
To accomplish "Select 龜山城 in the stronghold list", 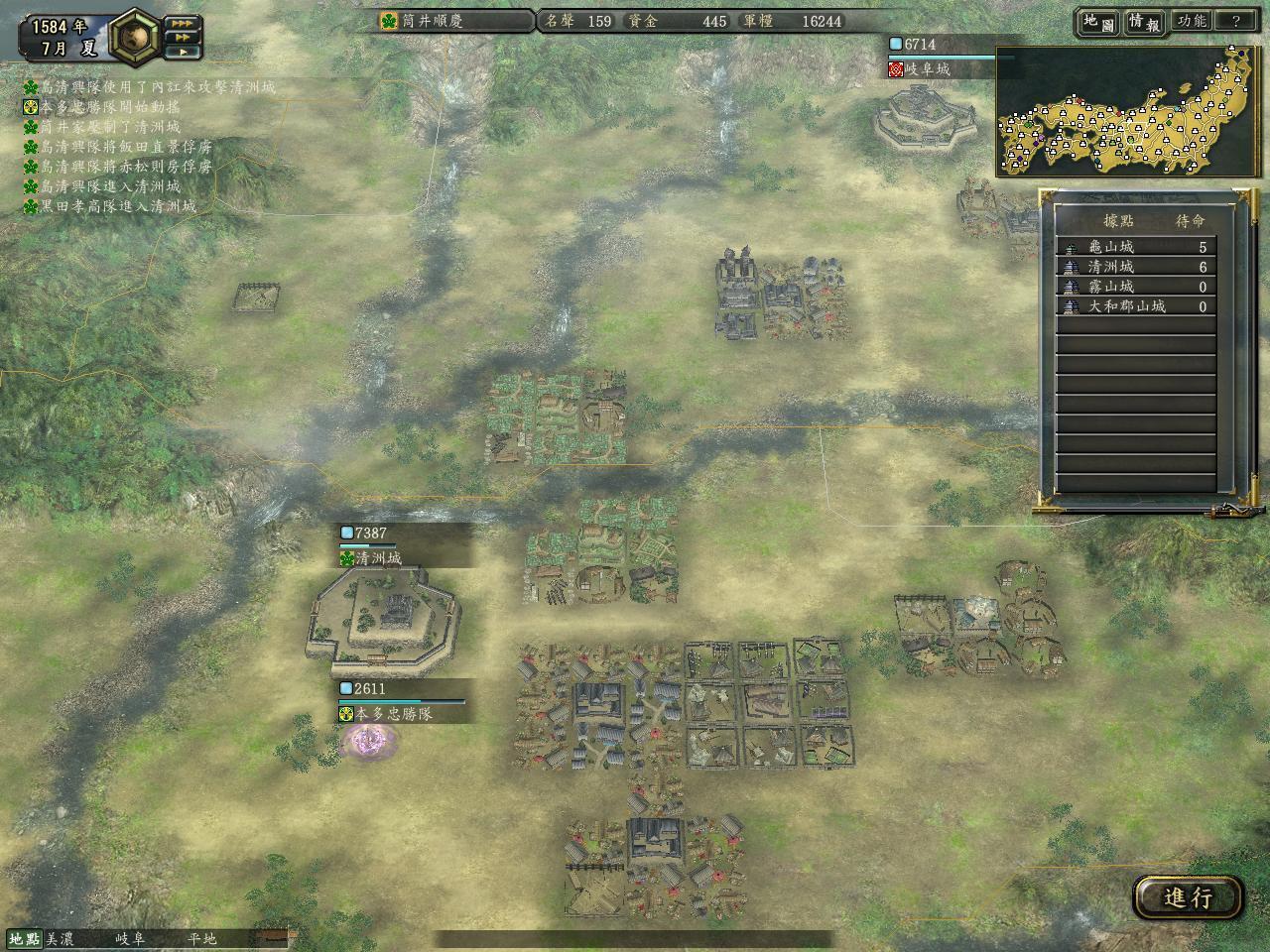I will pos(1137,247).
